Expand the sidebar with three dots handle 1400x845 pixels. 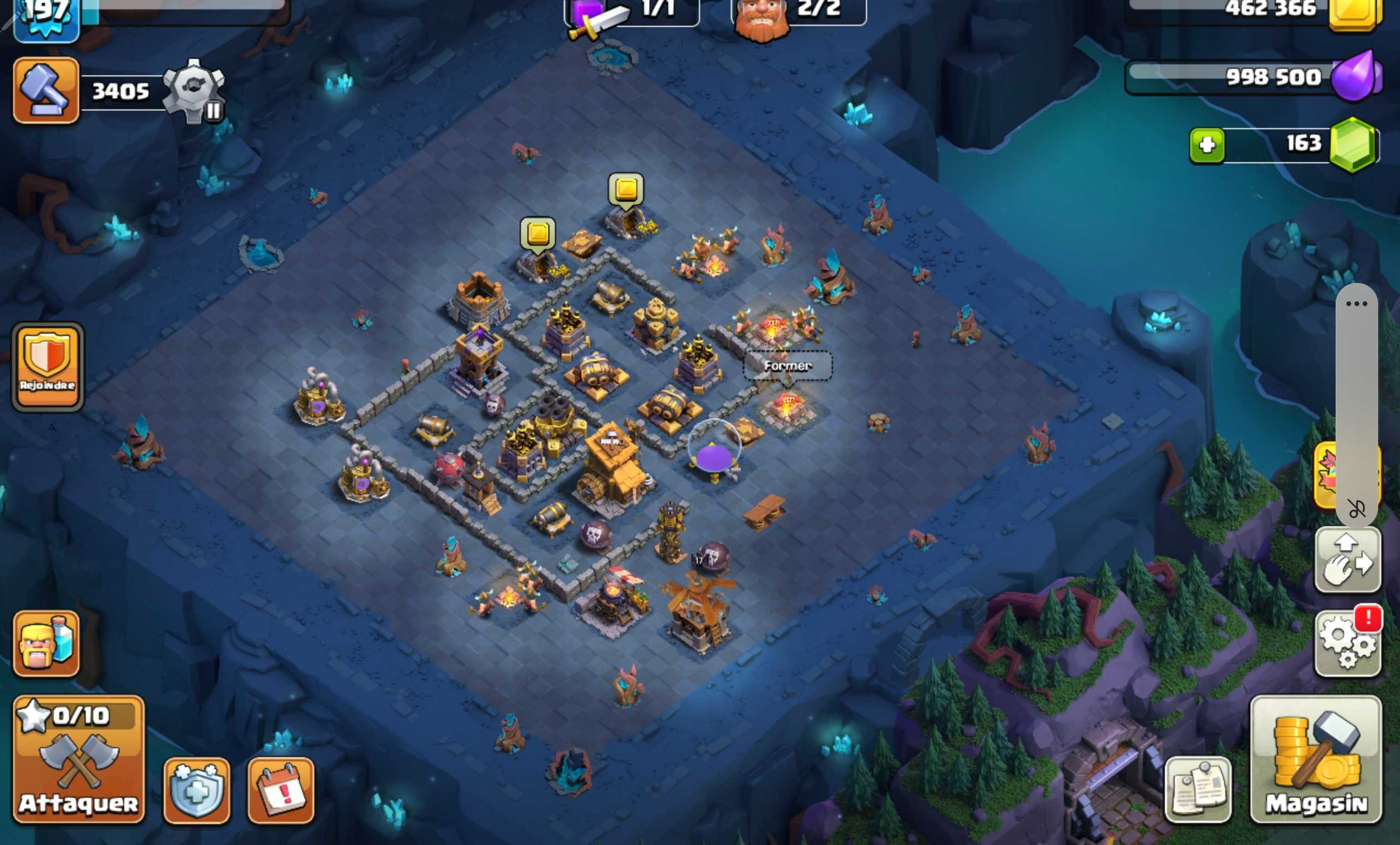pos(1356,305)
